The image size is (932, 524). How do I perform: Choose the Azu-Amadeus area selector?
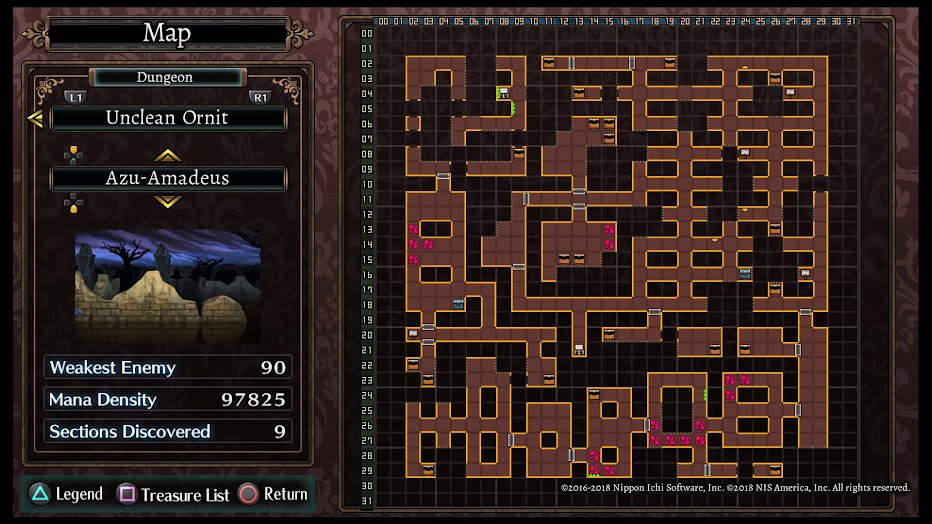click(168, 179)
